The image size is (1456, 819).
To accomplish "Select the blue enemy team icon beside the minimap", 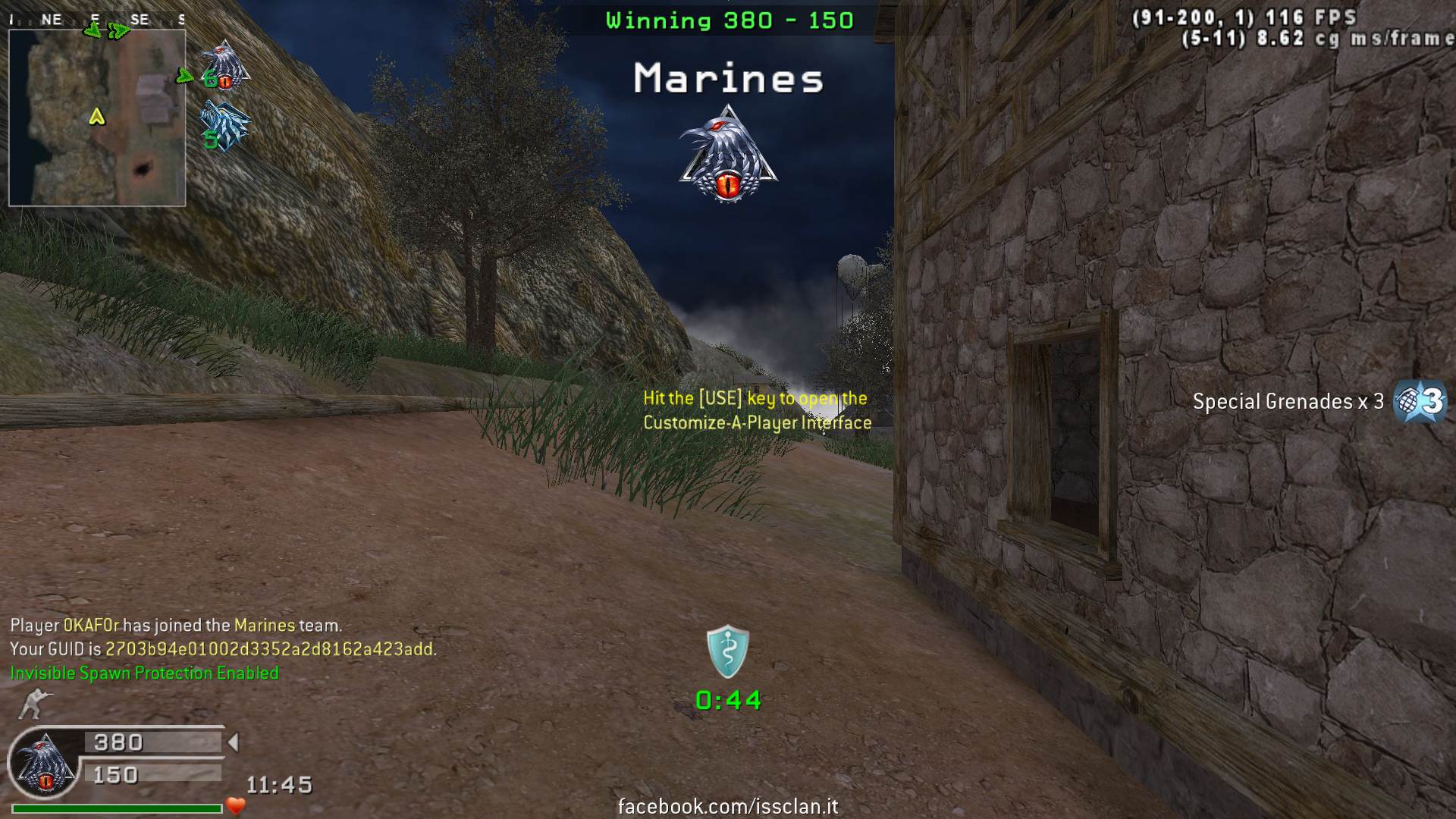I will pyautogui.click(x=224, y=126).
